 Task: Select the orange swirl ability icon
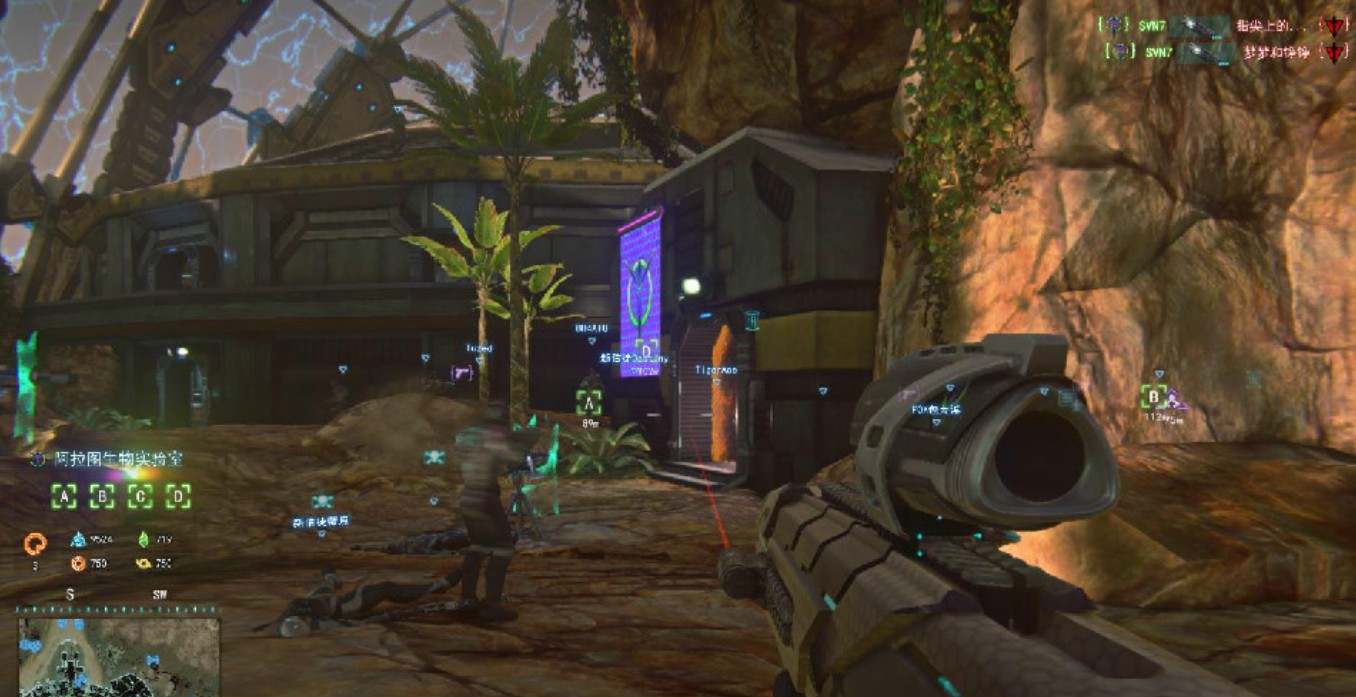pos(35,544)
